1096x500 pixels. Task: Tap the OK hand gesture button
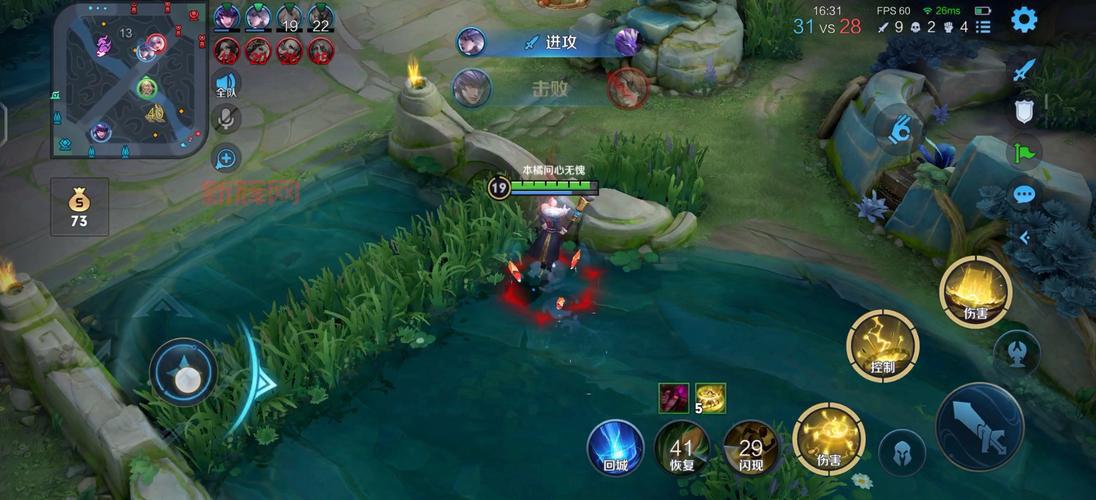901,129
